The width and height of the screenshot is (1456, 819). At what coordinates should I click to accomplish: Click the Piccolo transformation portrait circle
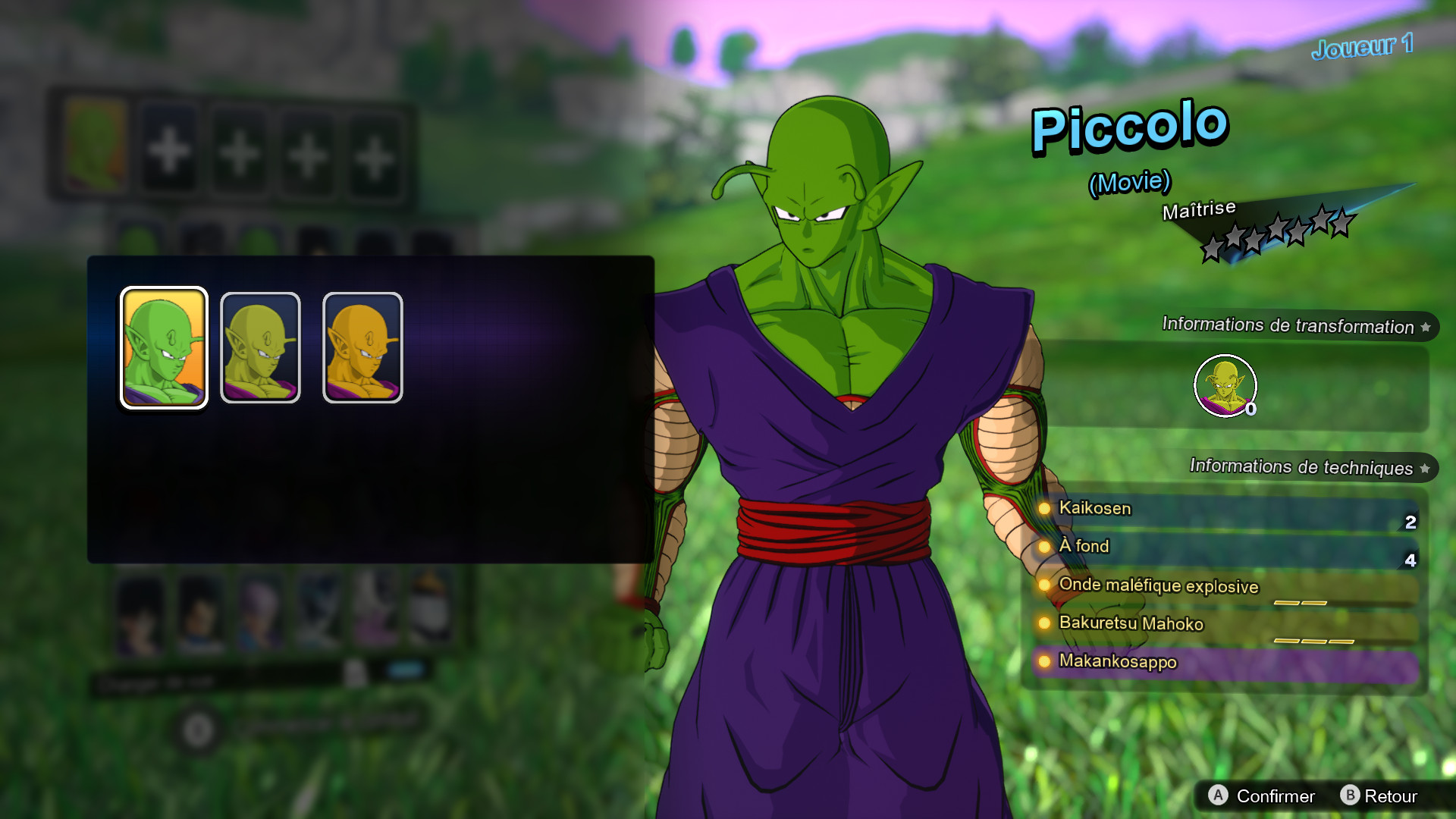[1225, 385]
